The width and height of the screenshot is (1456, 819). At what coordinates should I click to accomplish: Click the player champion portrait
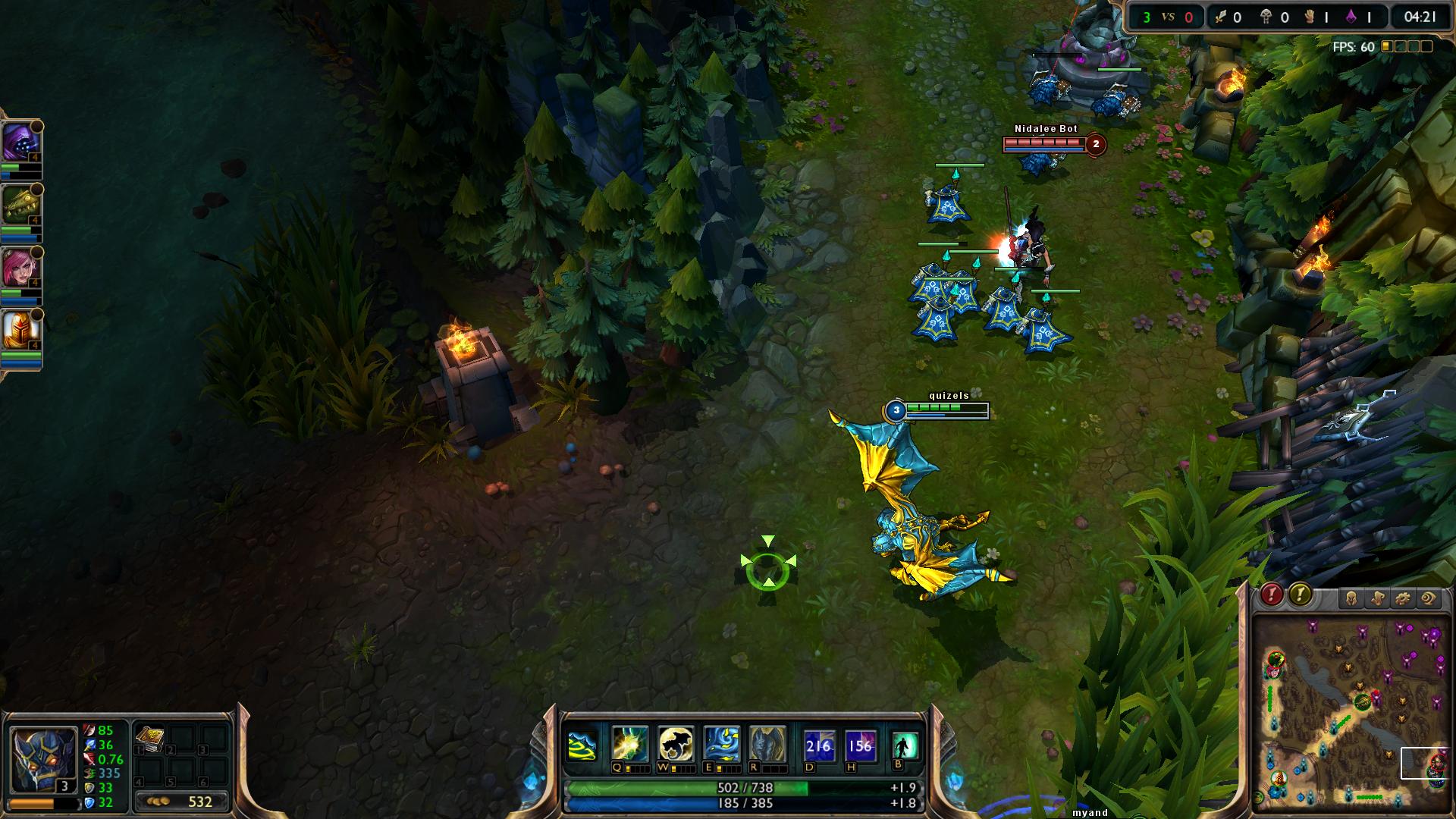coord(43,759)
